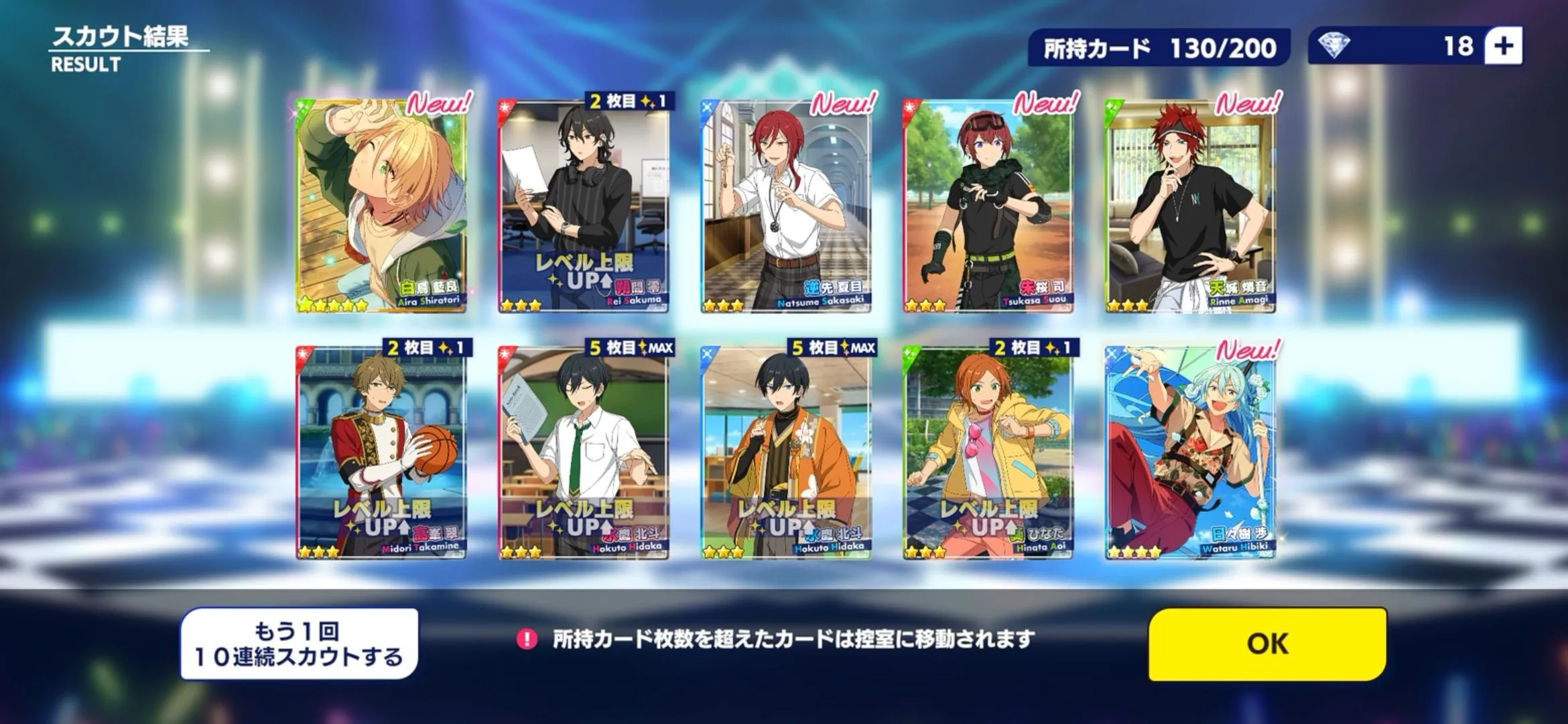This screenshot has width=1568, height=724.
Task: Open the Natsume Sakasaki card
Action: (785, 206)
